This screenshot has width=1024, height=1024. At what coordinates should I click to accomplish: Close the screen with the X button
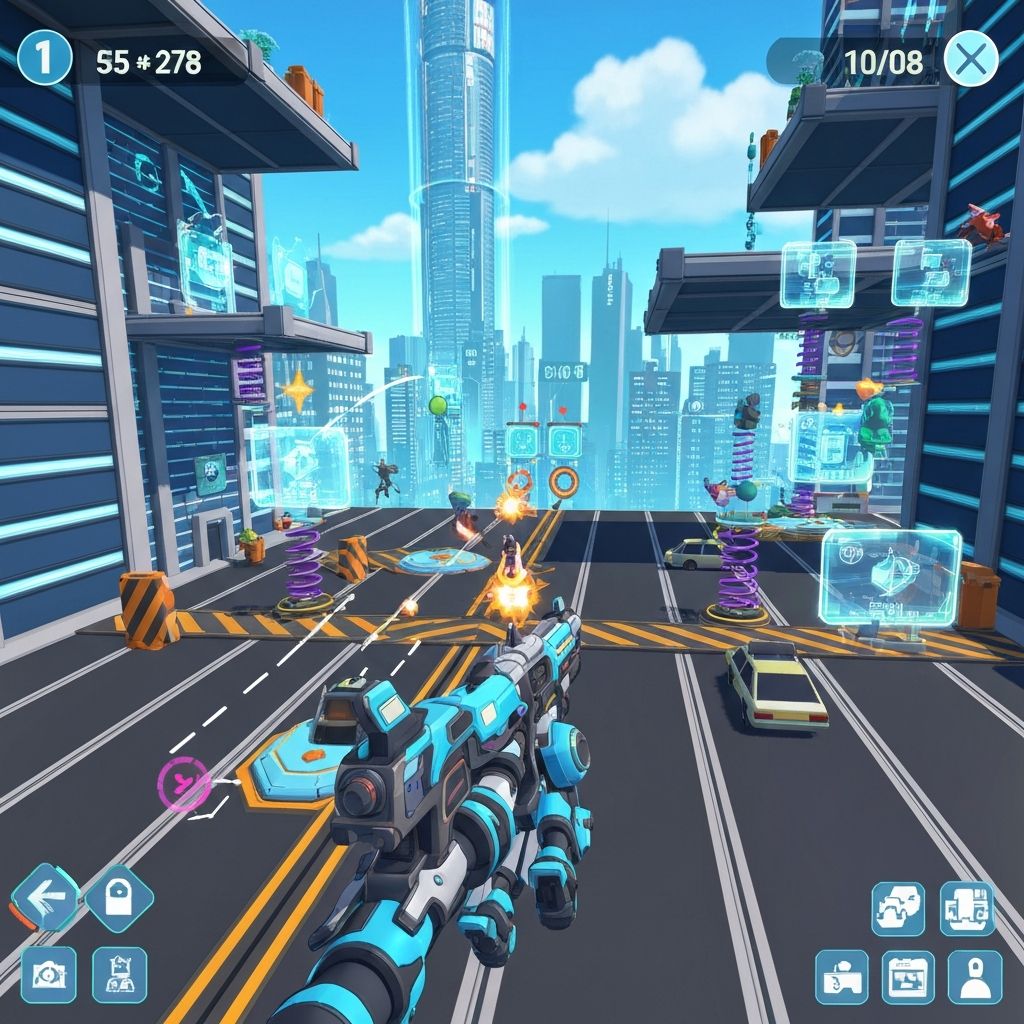pyautogui.click(x=970, y=59)
